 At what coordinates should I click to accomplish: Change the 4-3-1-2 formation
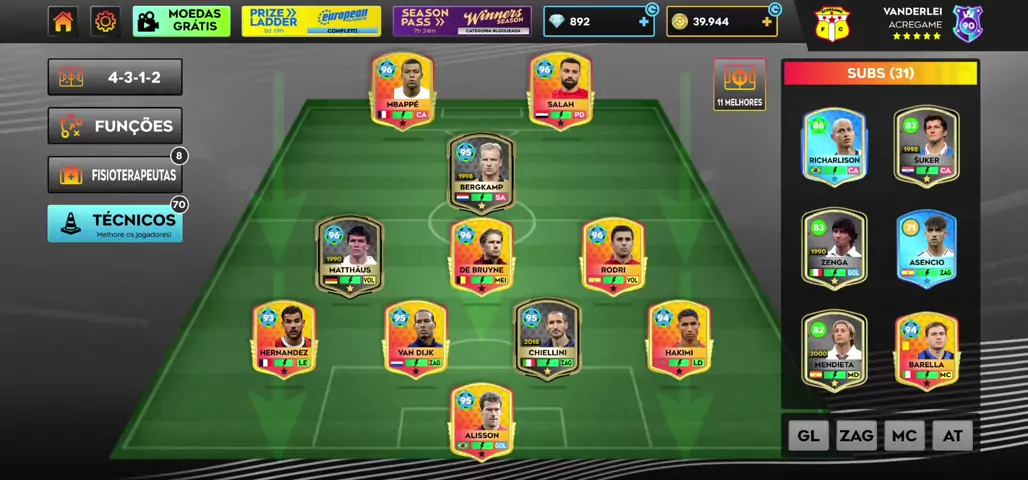tap(115, 77)
